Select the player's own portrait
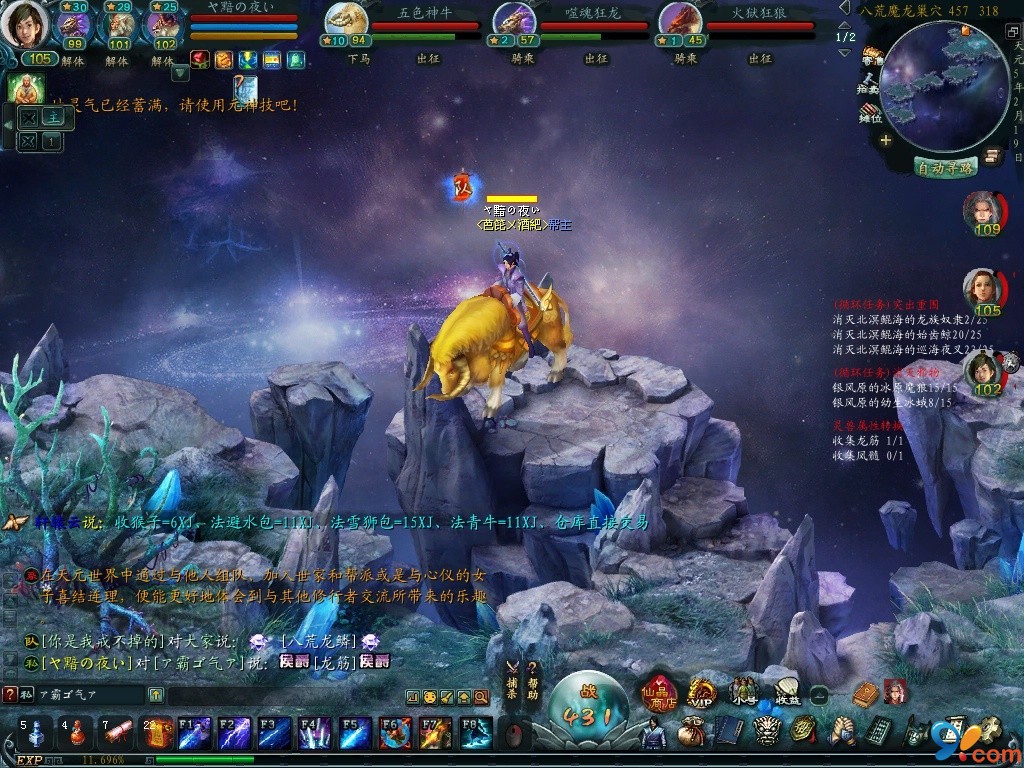Screen dimensions: 1024x768 tap(24, 26)
